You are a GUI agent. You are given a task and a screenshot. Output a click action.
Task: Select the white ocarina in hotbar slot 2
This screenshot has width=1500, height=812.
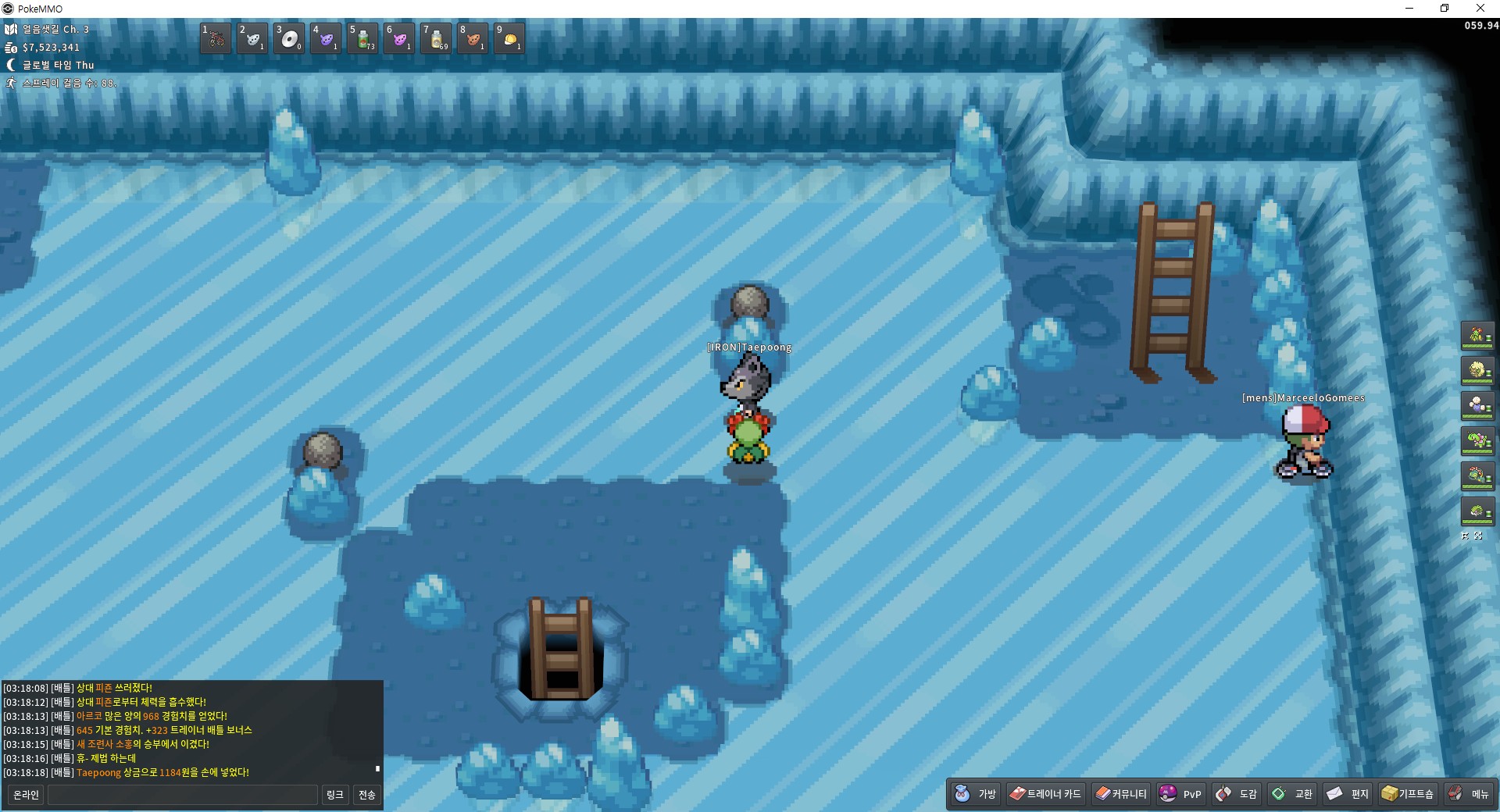[x=252, y=38]
